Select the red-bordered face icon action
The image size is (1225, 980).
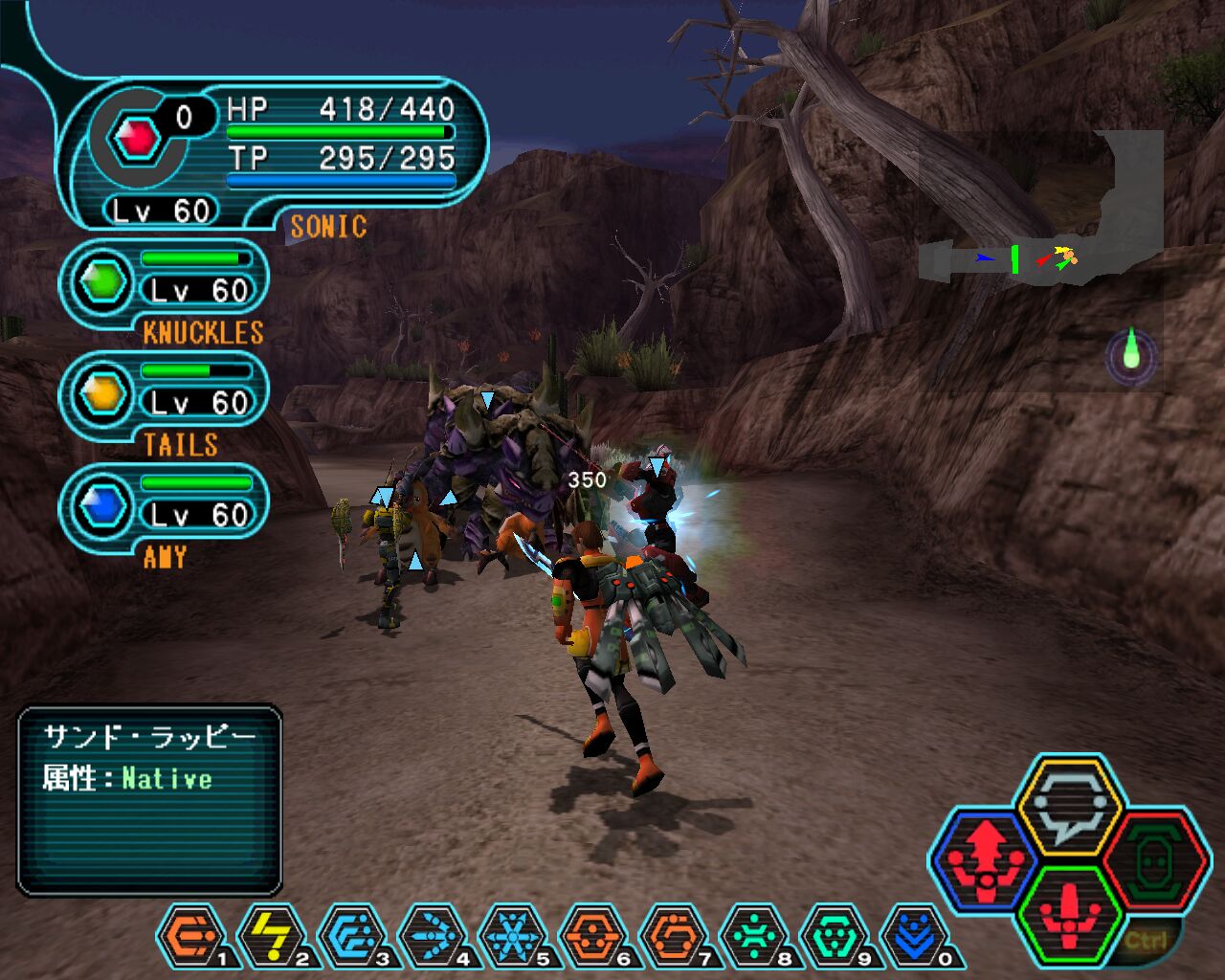coord(1153,859)
